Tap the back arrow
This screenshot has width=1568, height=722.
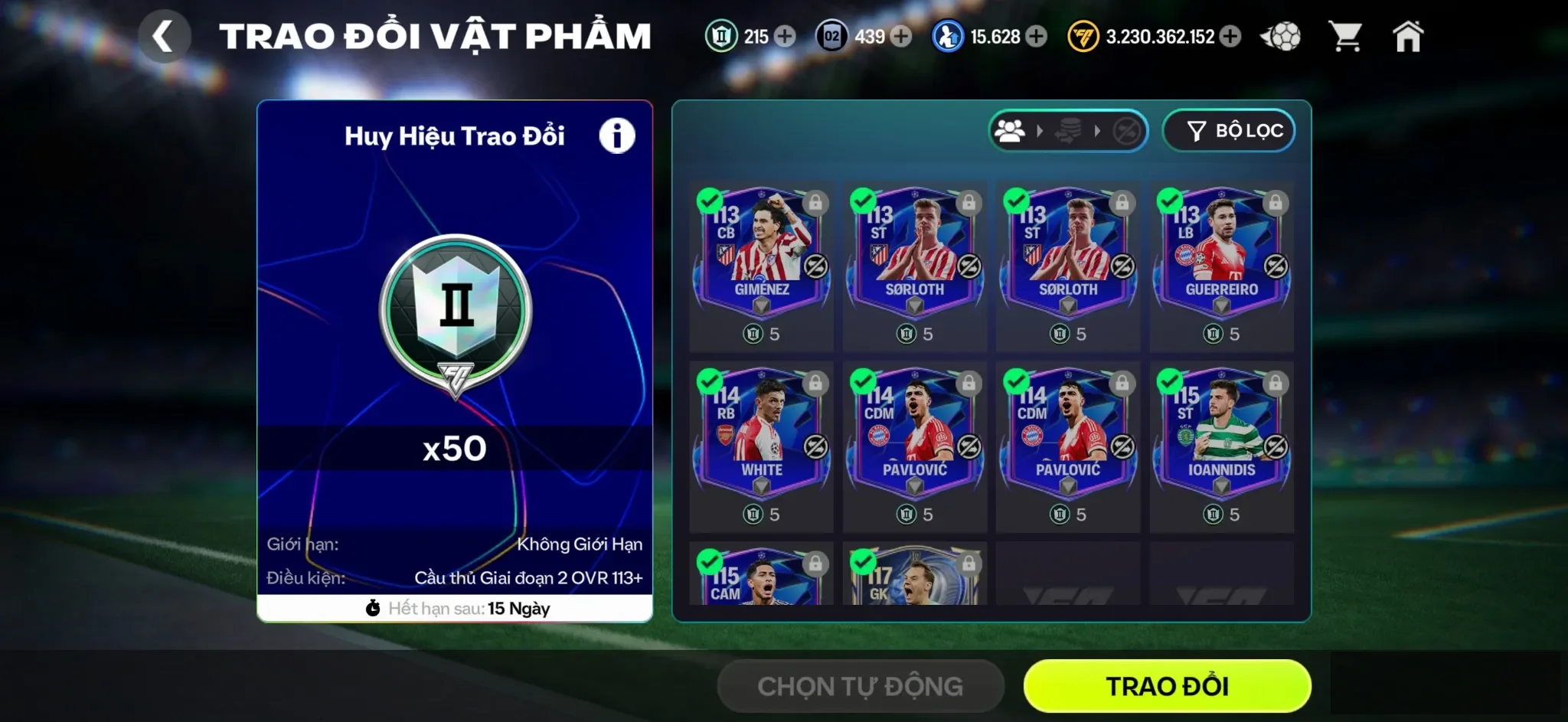(165, 35)
